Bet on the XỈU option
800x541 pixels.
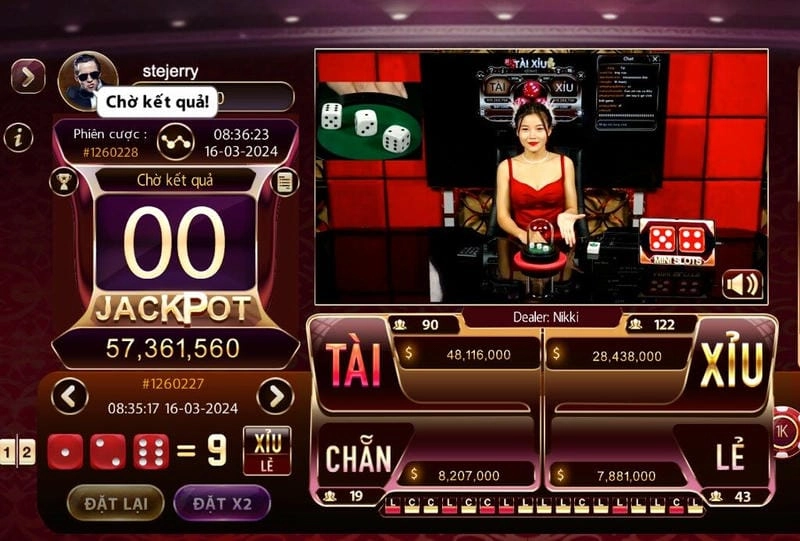pos(731,364)
